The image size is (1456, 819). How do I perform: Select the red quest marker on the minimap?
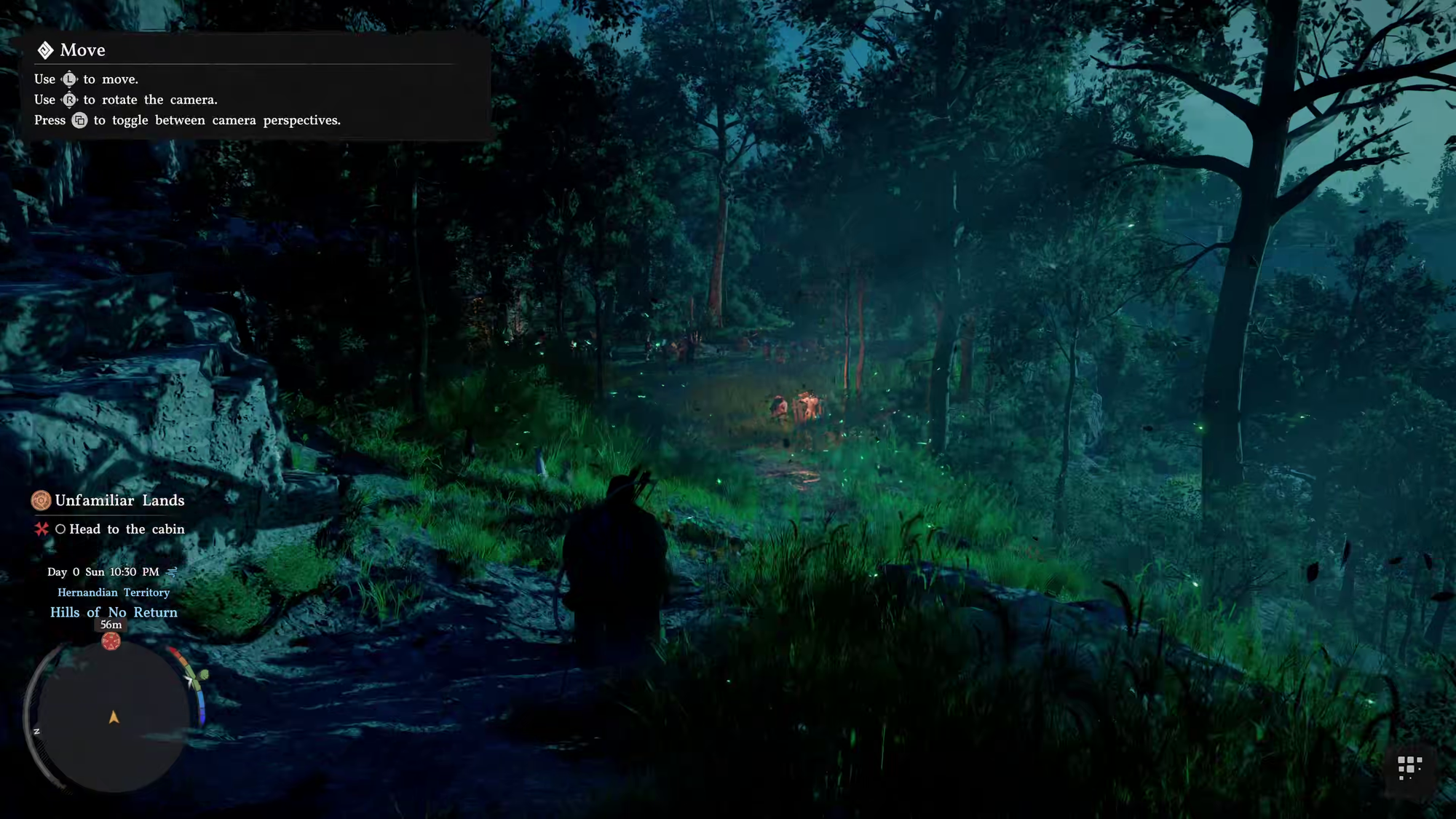coord(111,641)
